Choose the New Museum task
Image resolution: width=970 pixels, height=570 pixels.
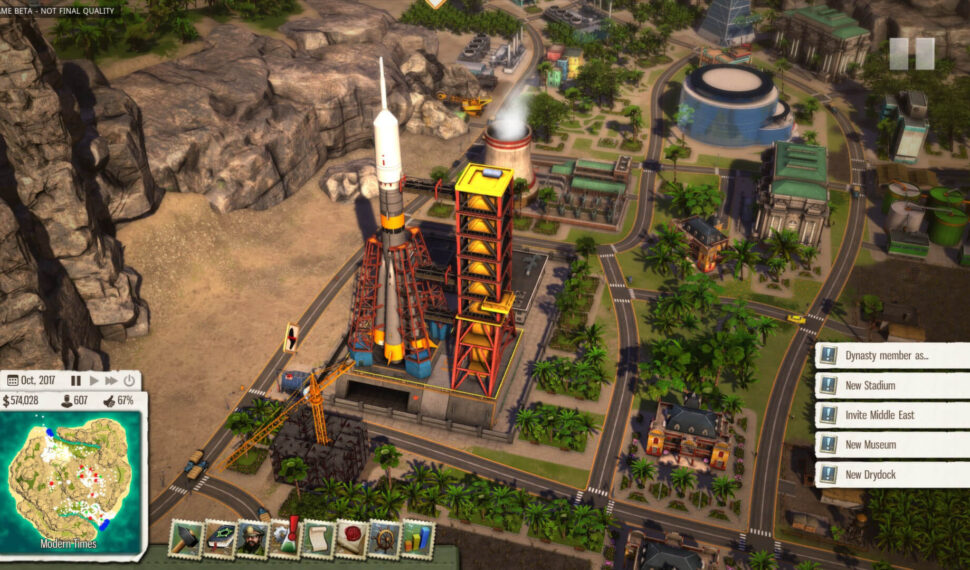click(893, 445)
